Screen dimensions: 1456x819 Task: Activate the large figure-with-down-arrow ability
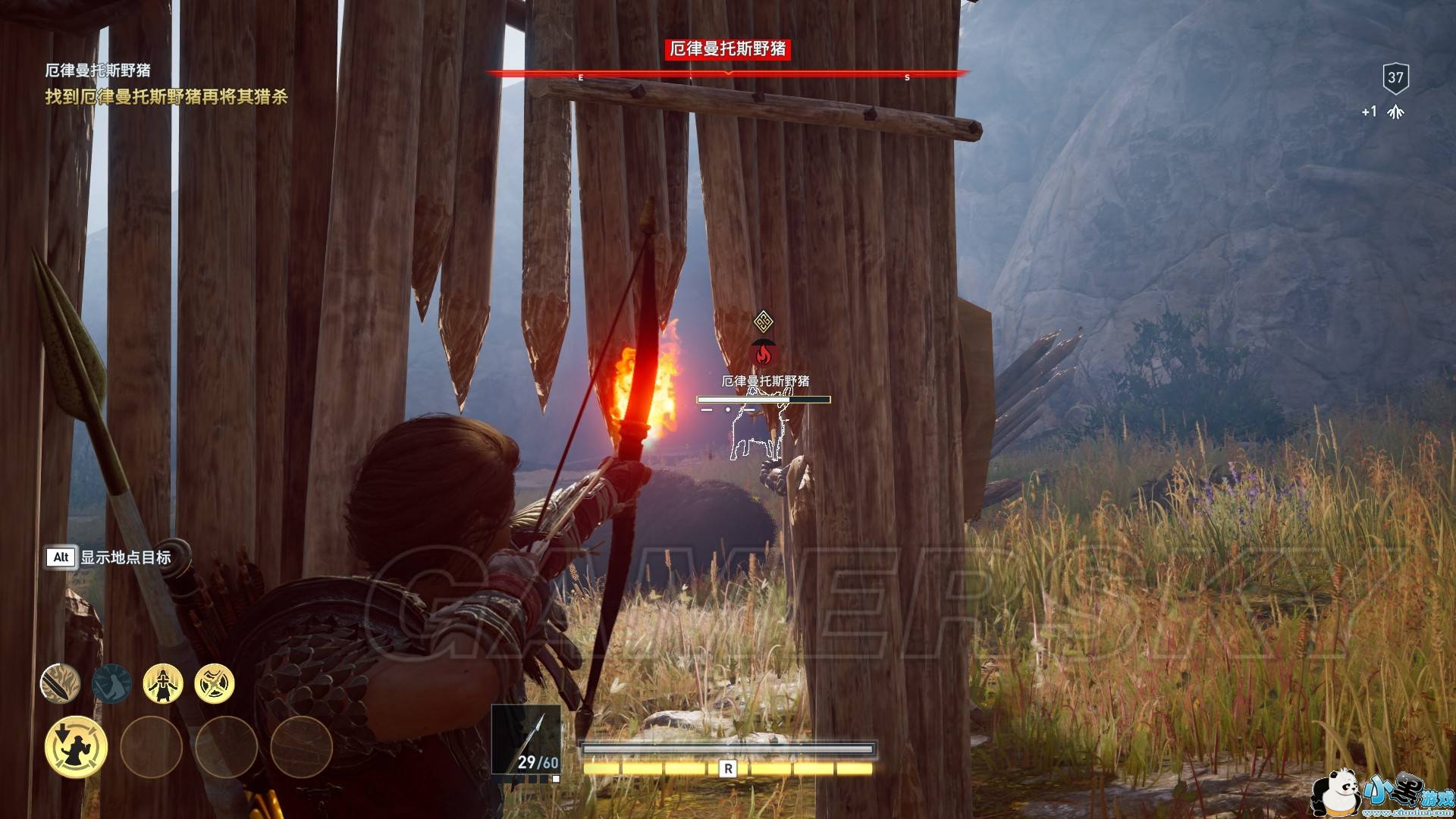point(76,747)
